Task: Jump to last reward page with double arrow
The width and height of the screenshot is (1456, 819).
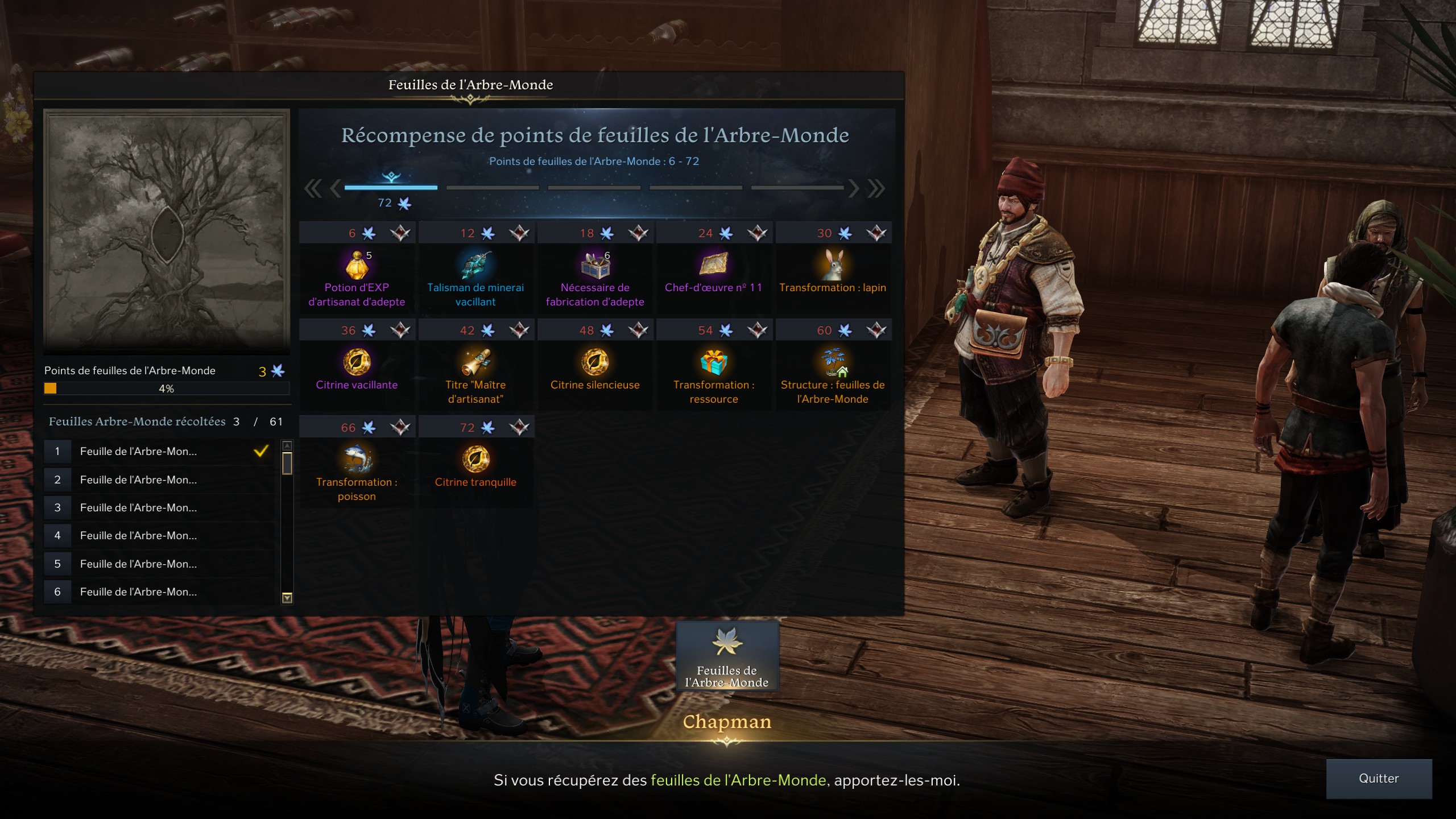Action: (876, 188)
